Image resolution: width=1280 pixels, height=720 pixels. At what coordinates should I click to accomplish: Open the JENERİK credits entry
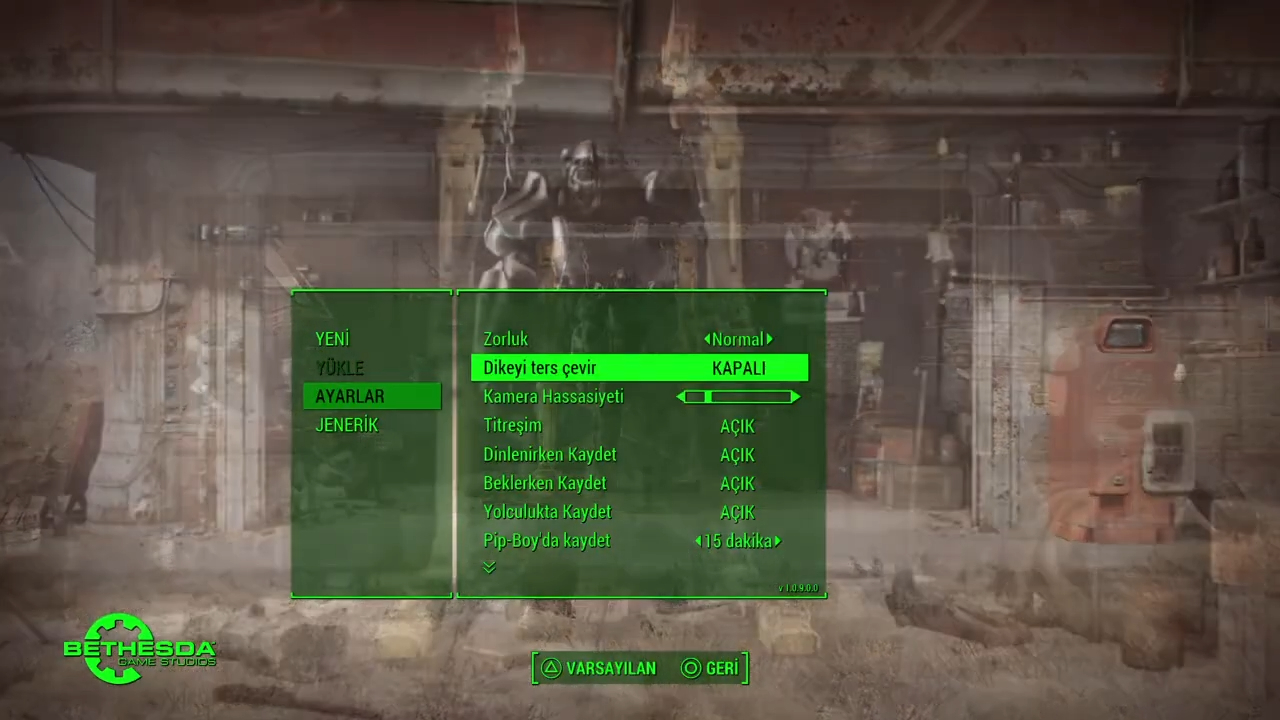[347, 425]
